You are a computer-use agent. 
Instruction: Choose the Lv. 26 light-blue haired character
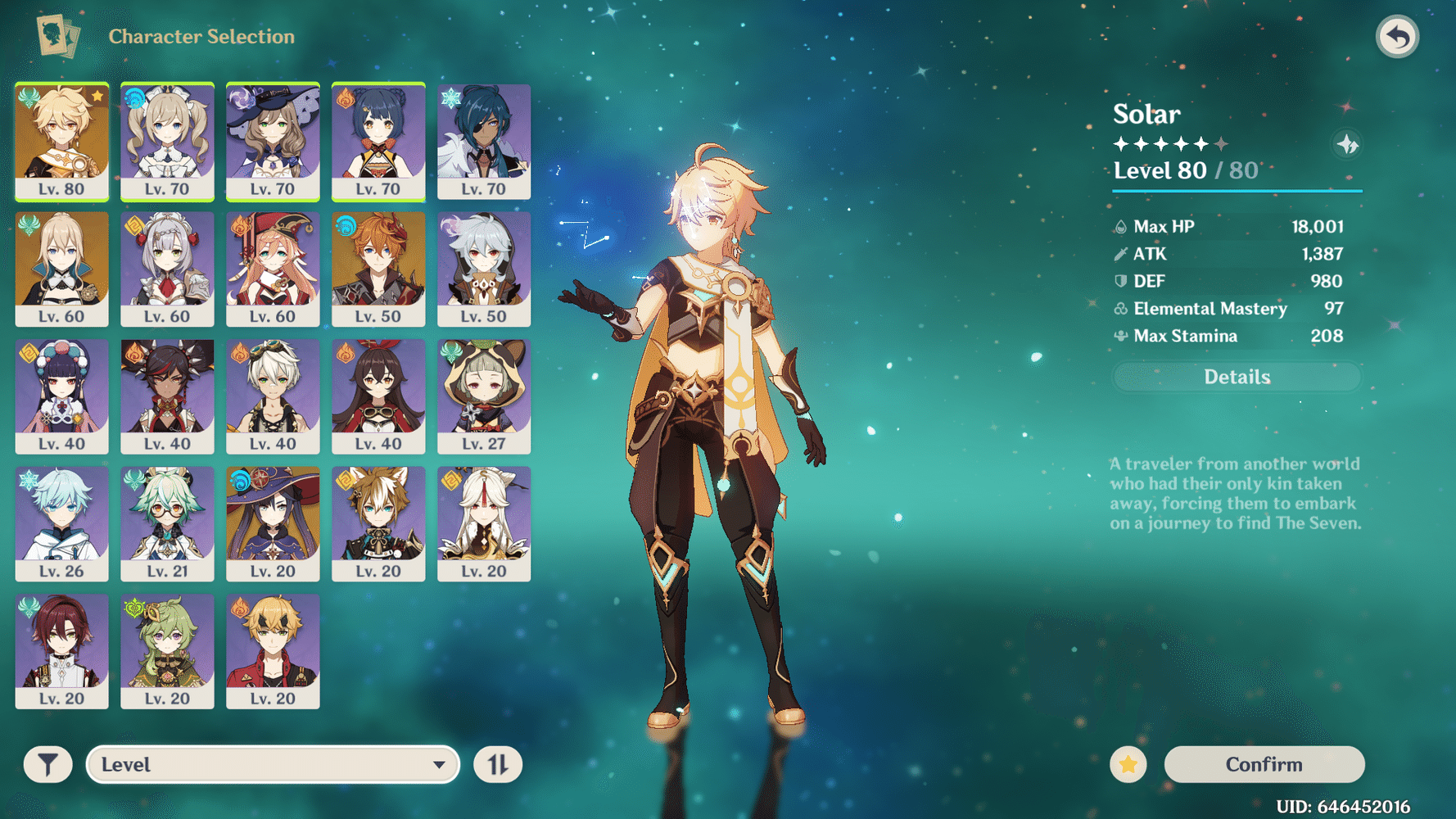coord(62,523)
